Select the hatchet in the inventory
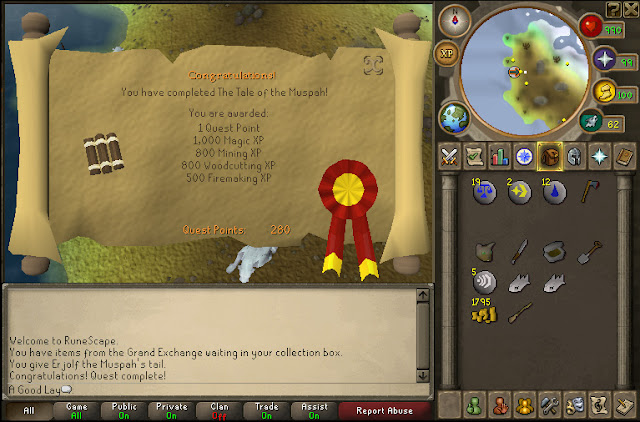 pos(589,188)
